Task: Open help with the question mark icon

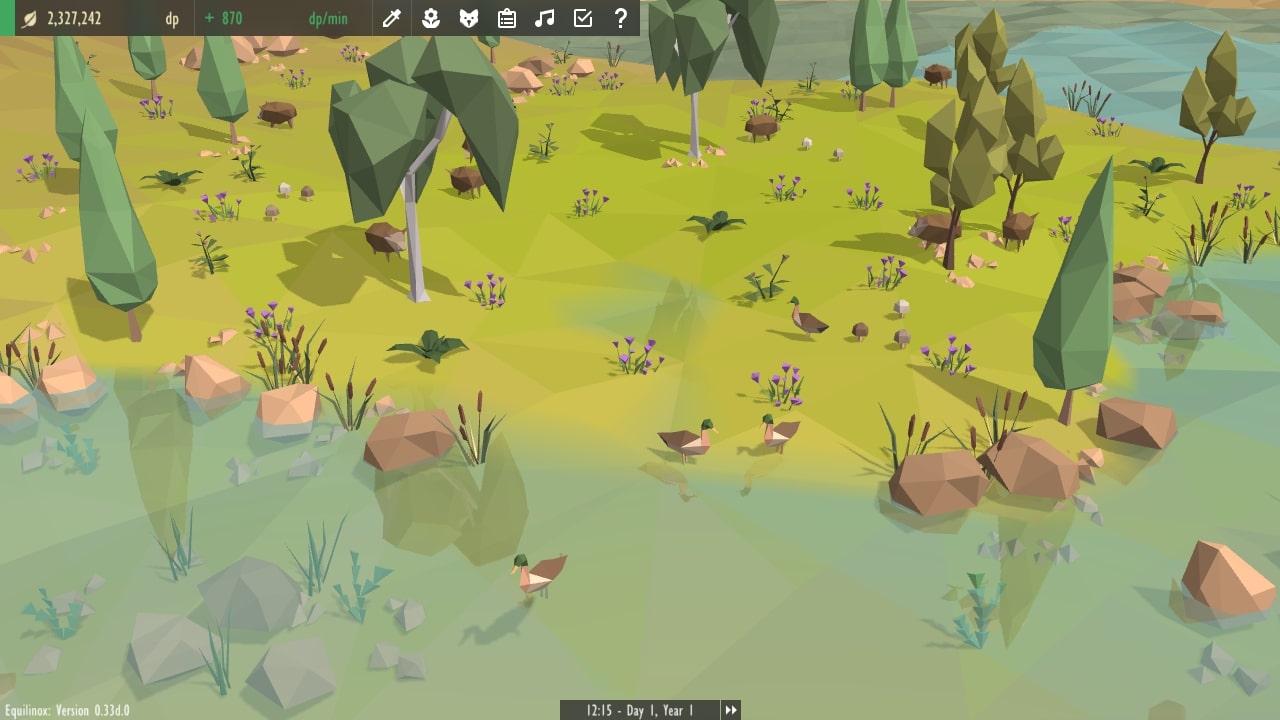Action: pos(621,18)
